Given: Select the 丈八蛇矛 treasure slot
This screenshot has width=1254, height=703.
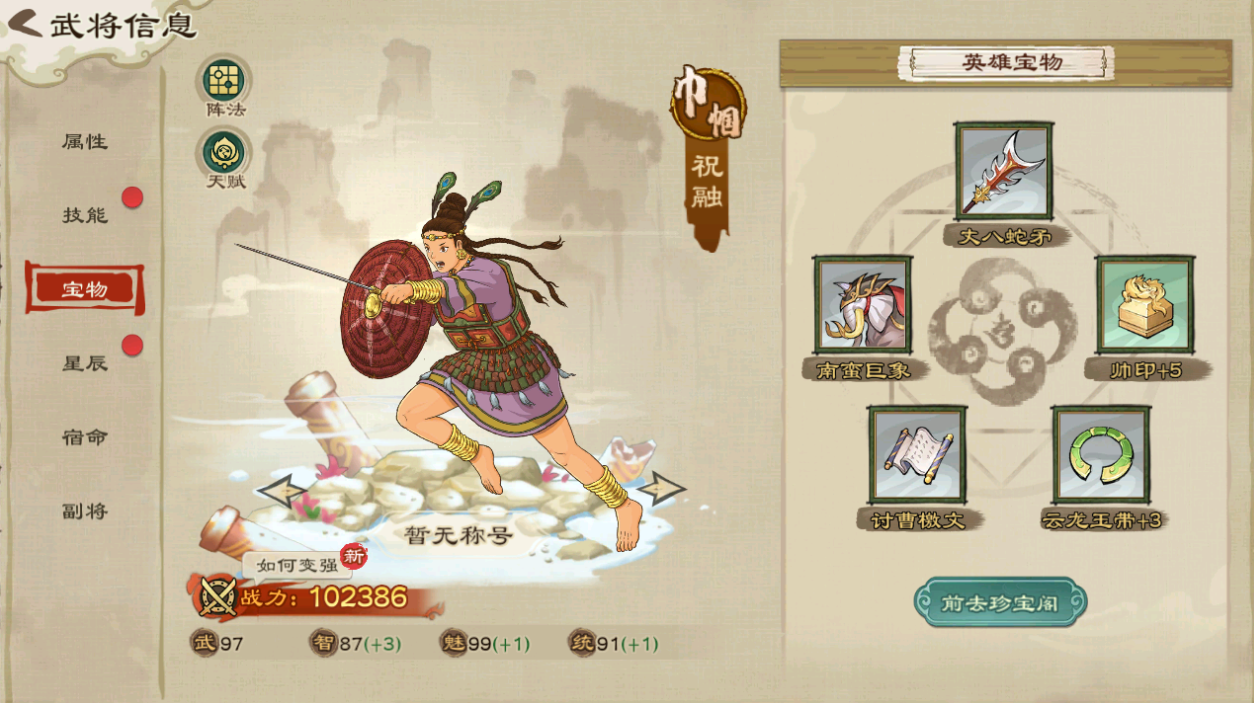Looking at the screenshot, I should (x=1003, y=172).
